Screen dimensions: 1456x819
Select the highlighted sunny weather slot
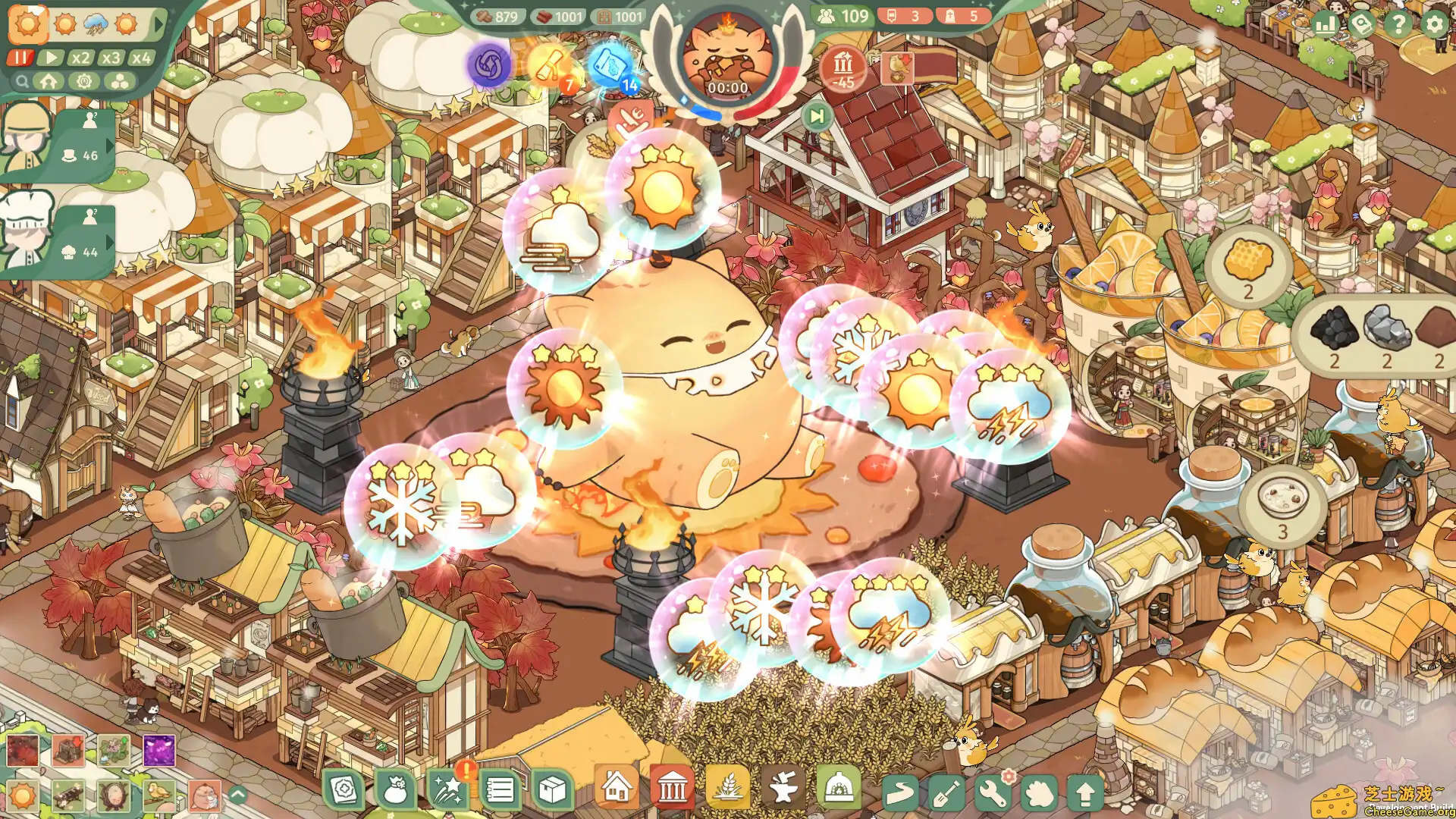point(28,24)
